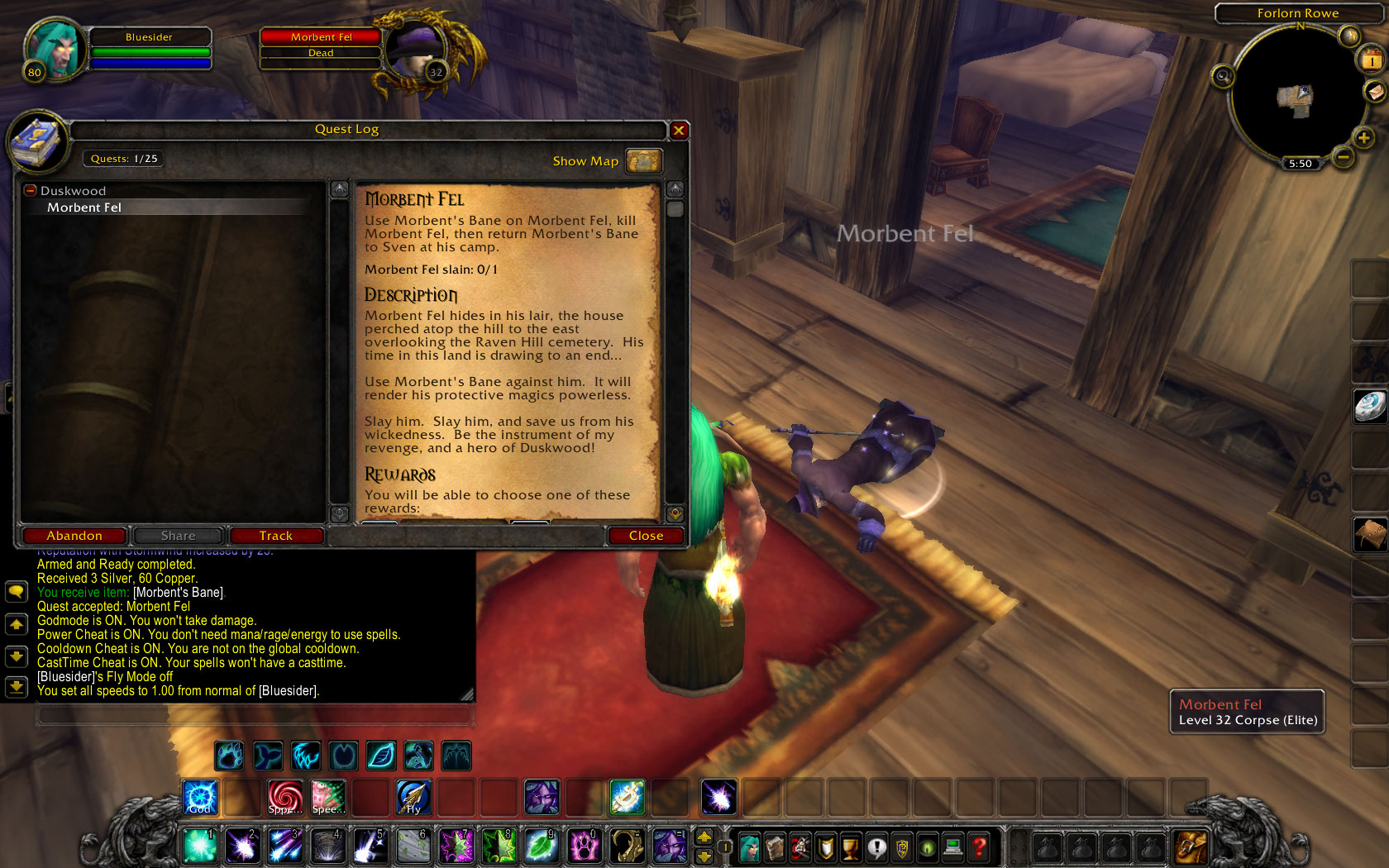Image resolution: width=1389 pixels, height=868 pixels.
Task: Open the Main Menu computer icon
Action: pos(952,847)
